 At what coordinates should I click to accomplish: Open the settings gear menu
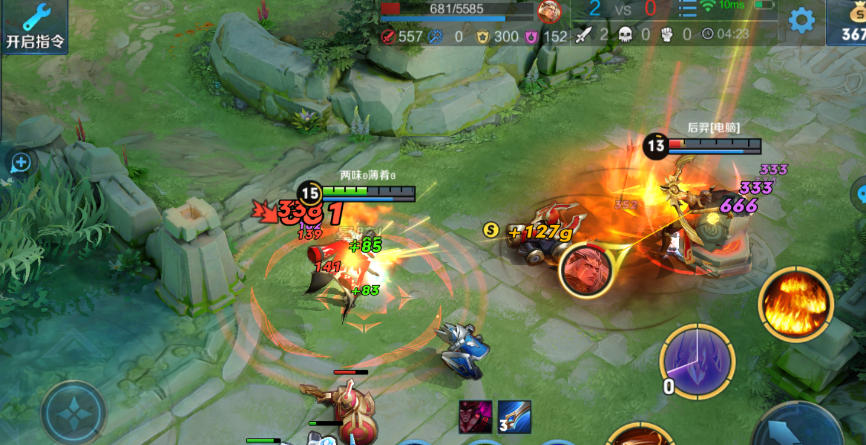(801, 20)
